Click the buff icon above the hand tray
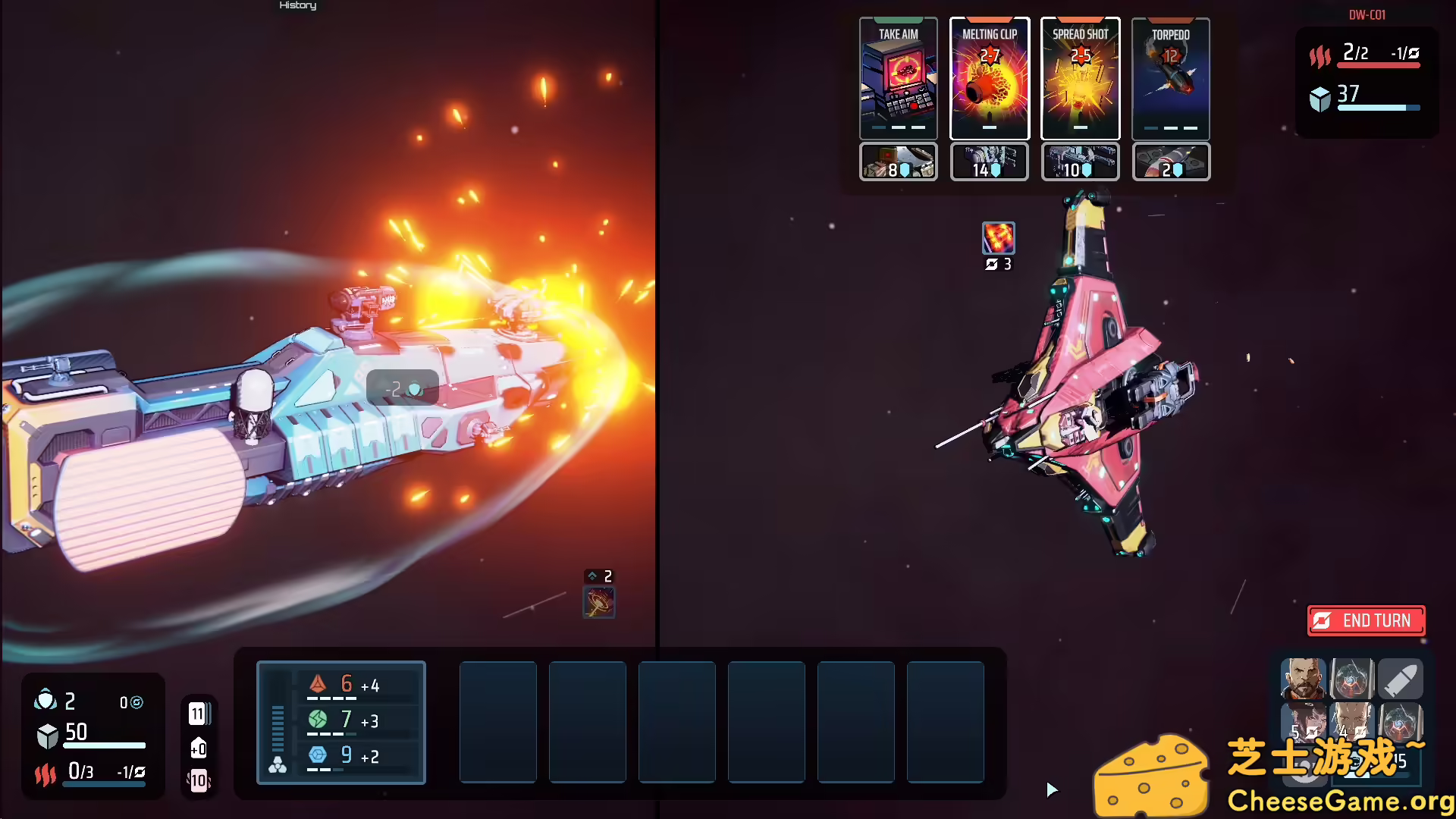 [x=598, y=601]
